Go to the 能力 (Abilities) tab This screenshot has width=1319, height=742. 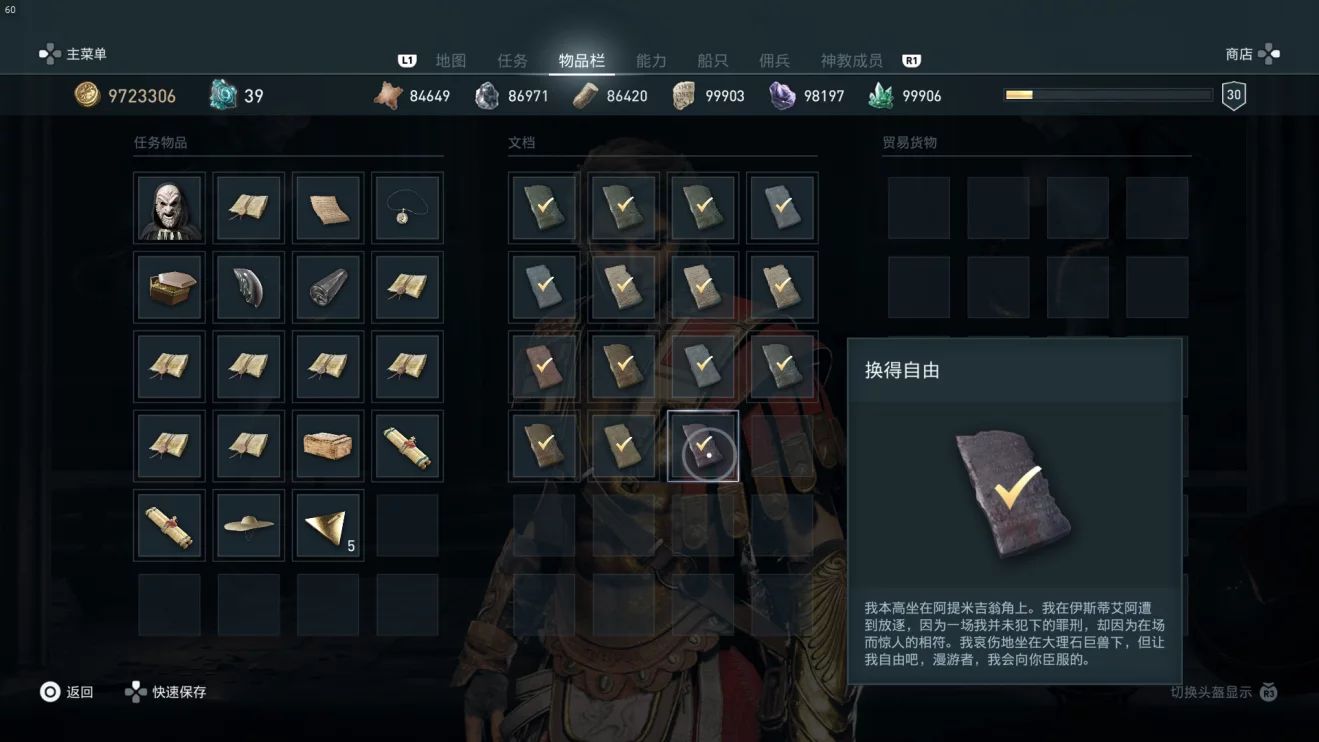[x=651, y=61]
